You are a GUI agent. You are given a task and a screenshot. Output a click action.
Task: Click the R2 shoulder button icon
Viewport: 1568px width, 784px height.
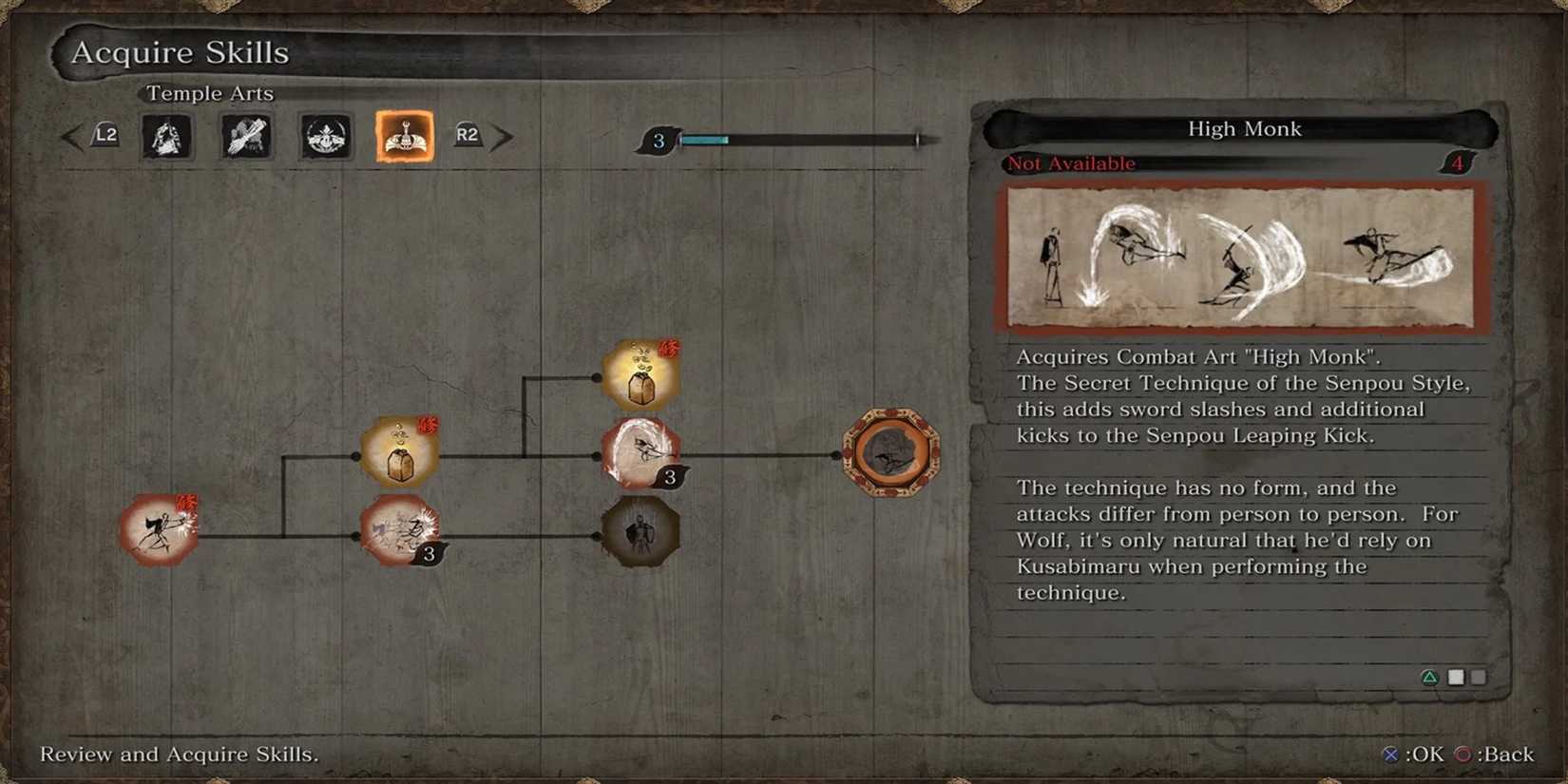(468, 135)
